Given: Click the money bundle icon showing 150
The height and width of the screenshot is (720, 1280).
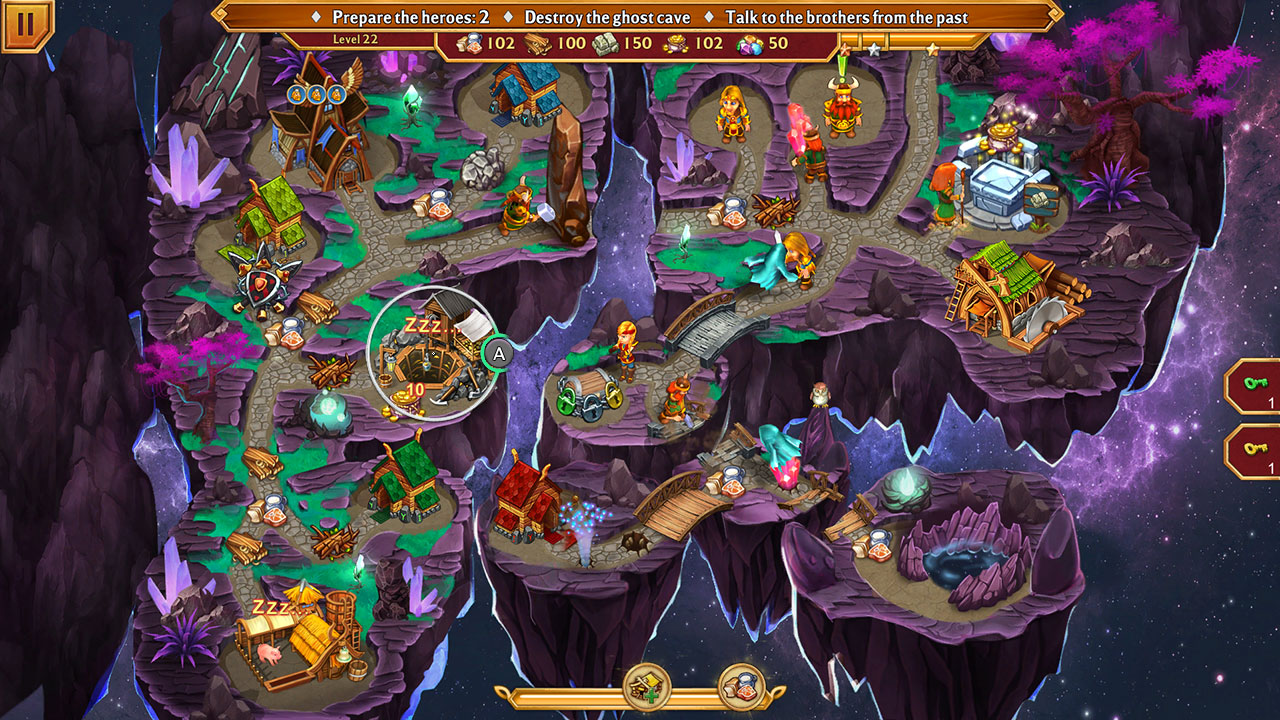Looking at the screenshot, I should click(606, 43).
